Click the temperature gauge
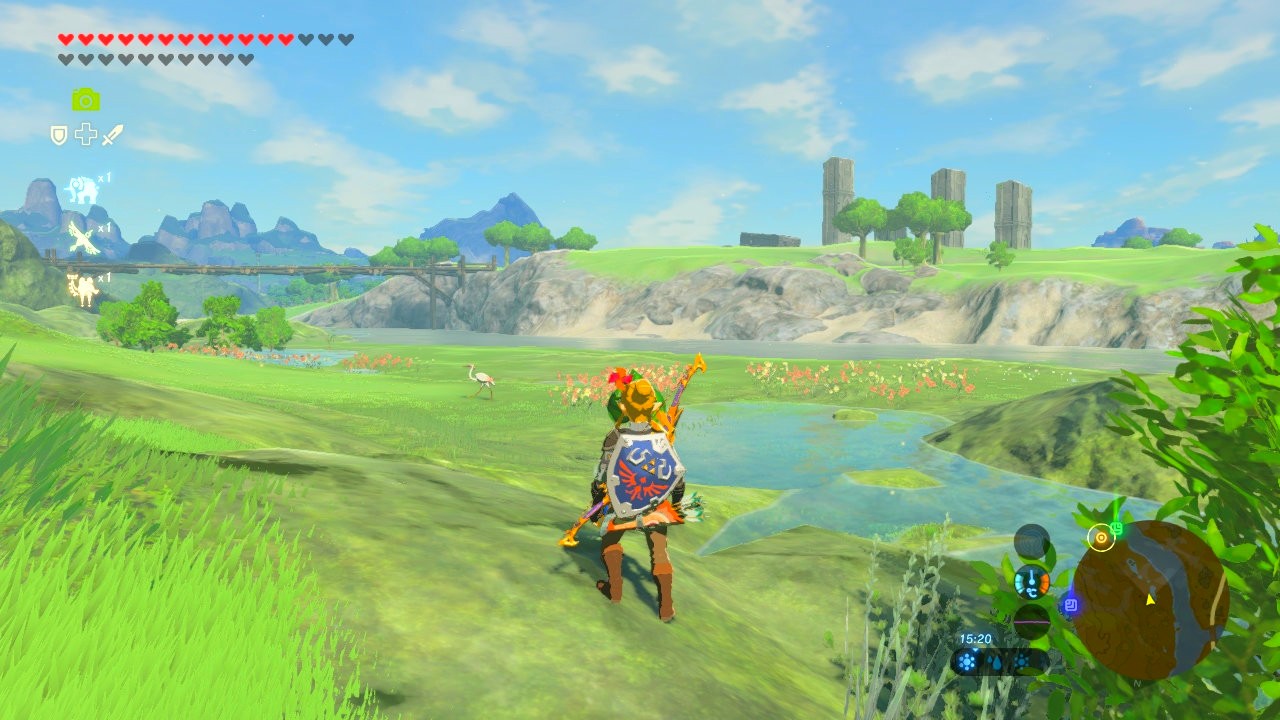The height and width of the screenshot is (720, 1280). point(1032,581)
